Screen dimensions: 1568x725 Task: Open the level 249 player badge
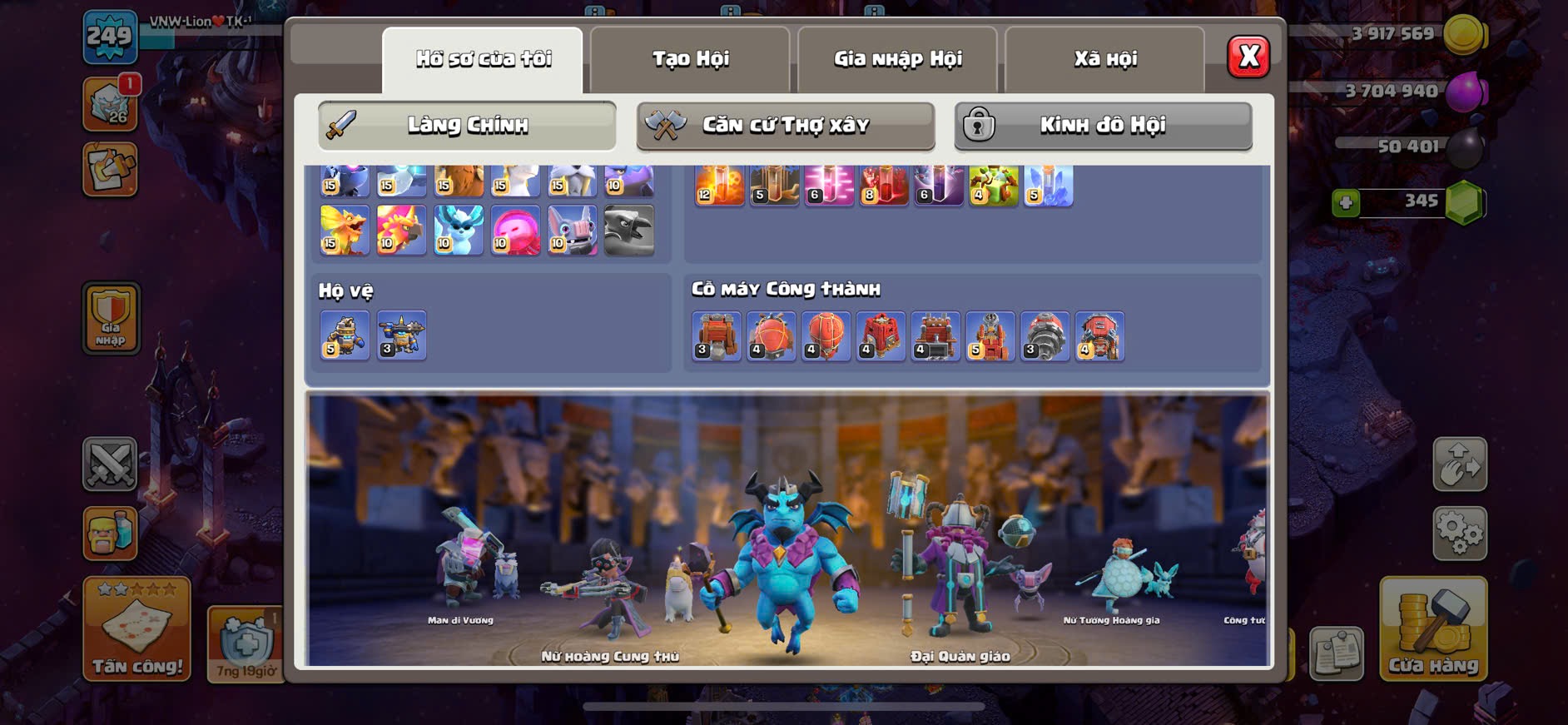pos(110,37)
